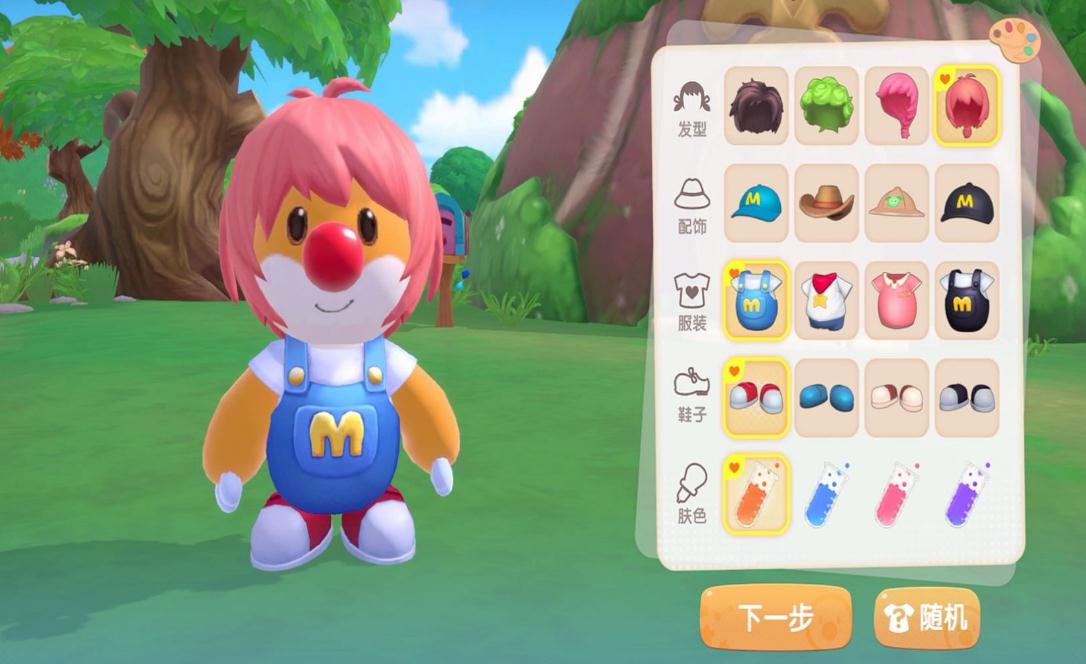This screenshot has height=664, width=1086.
Task: Choose the pink skin color vial
Action: click(897, 494)
